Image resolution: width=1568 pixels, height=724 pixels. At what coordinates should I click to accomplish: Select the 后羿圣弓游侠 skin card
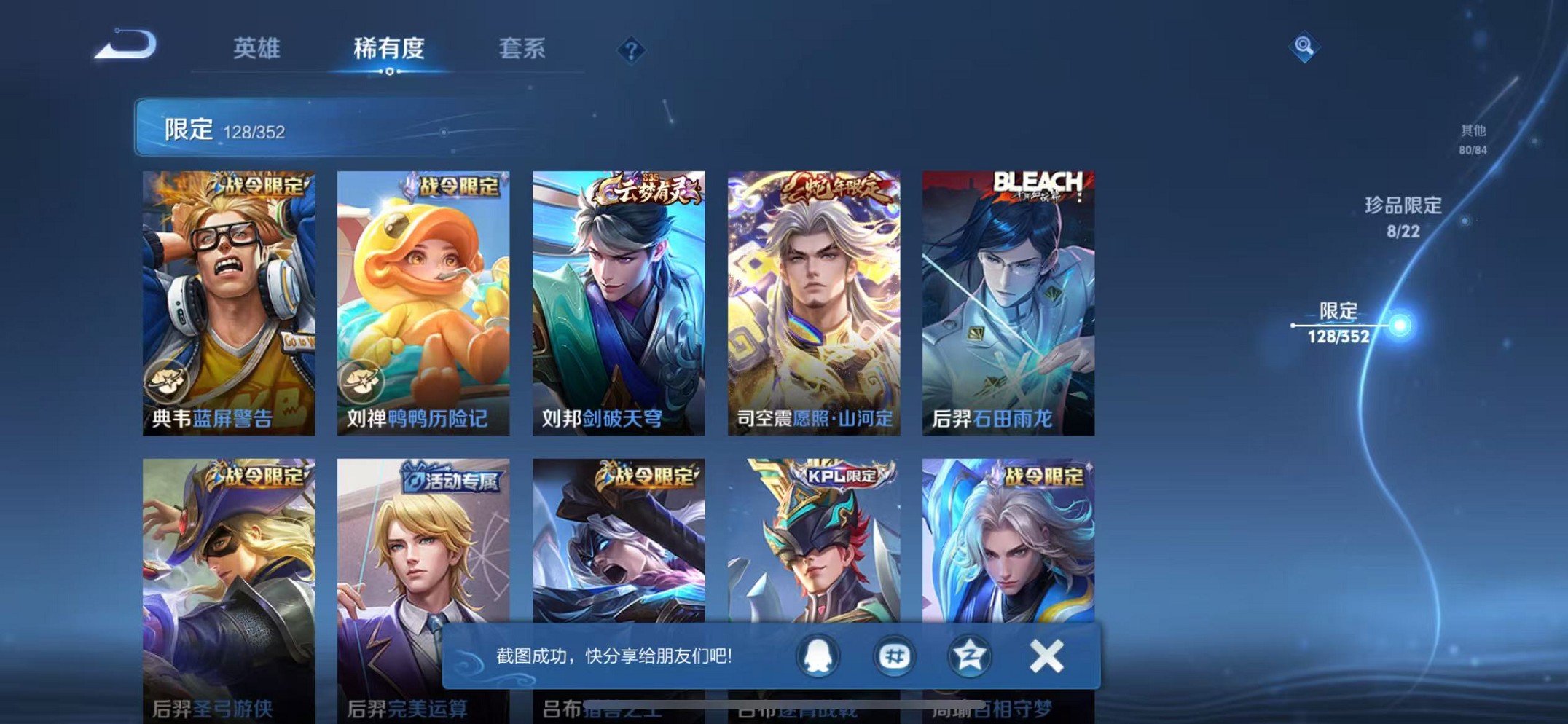click(x=227, y=575)
